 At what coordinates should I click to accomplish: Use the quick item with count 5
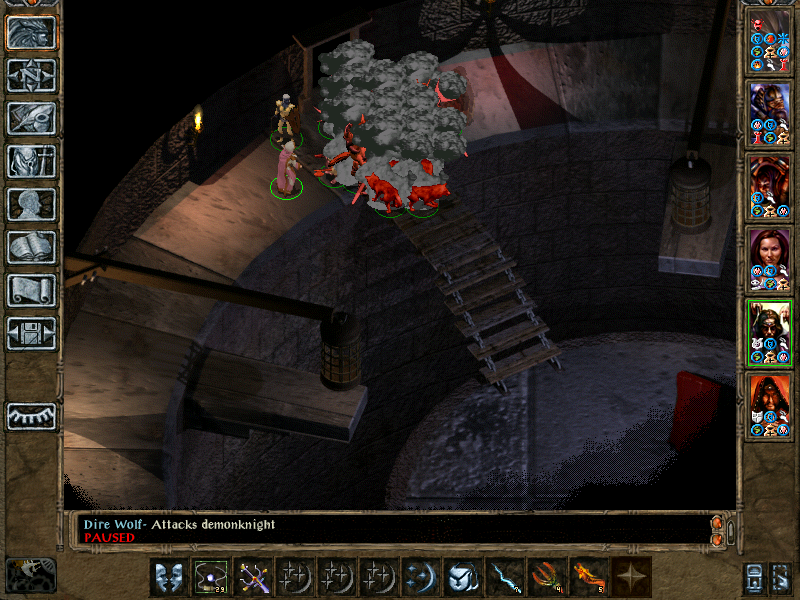[589, 577]
